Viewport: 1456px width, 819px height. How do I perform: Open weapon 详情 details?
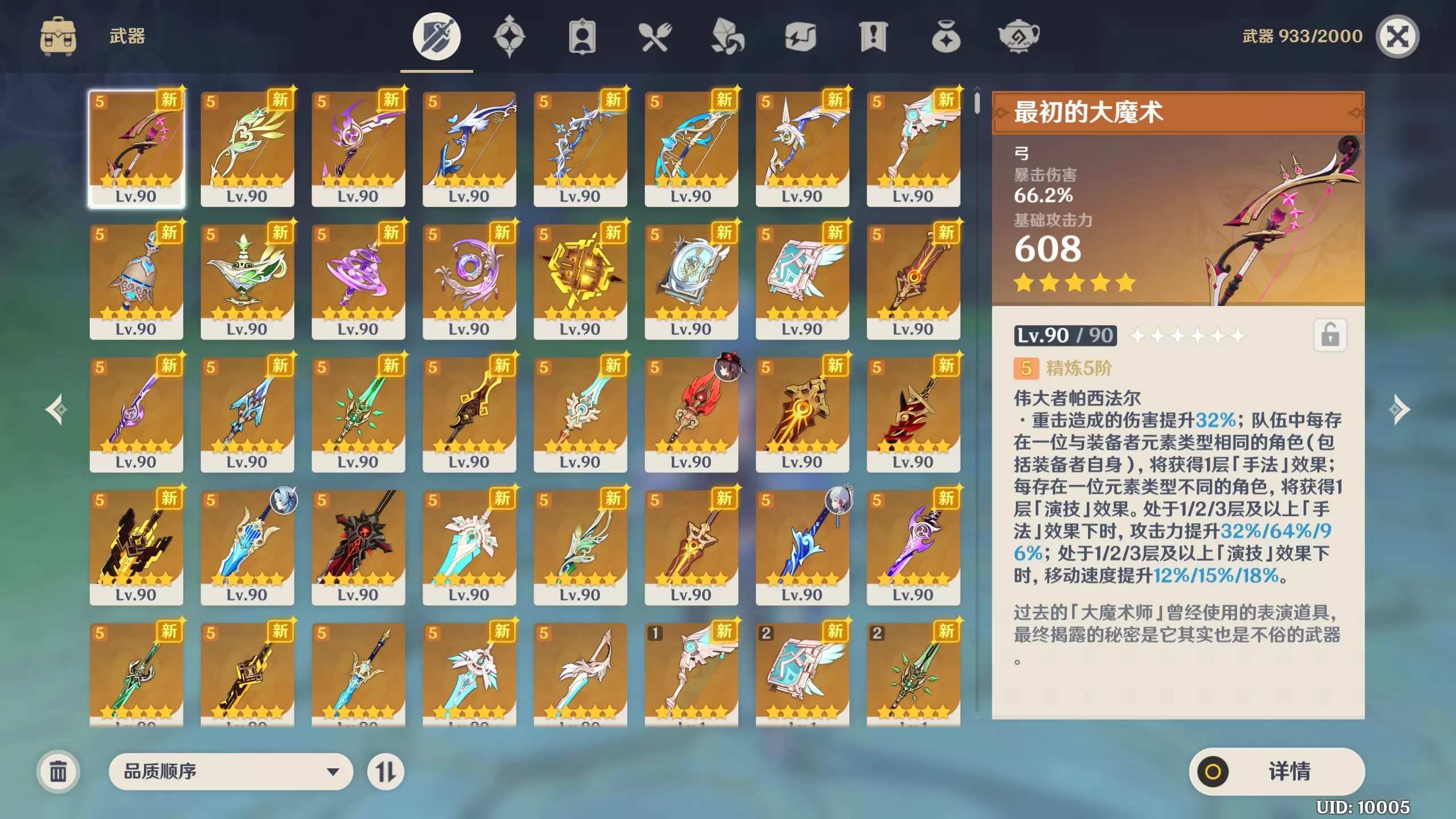tap(1276, 771)
